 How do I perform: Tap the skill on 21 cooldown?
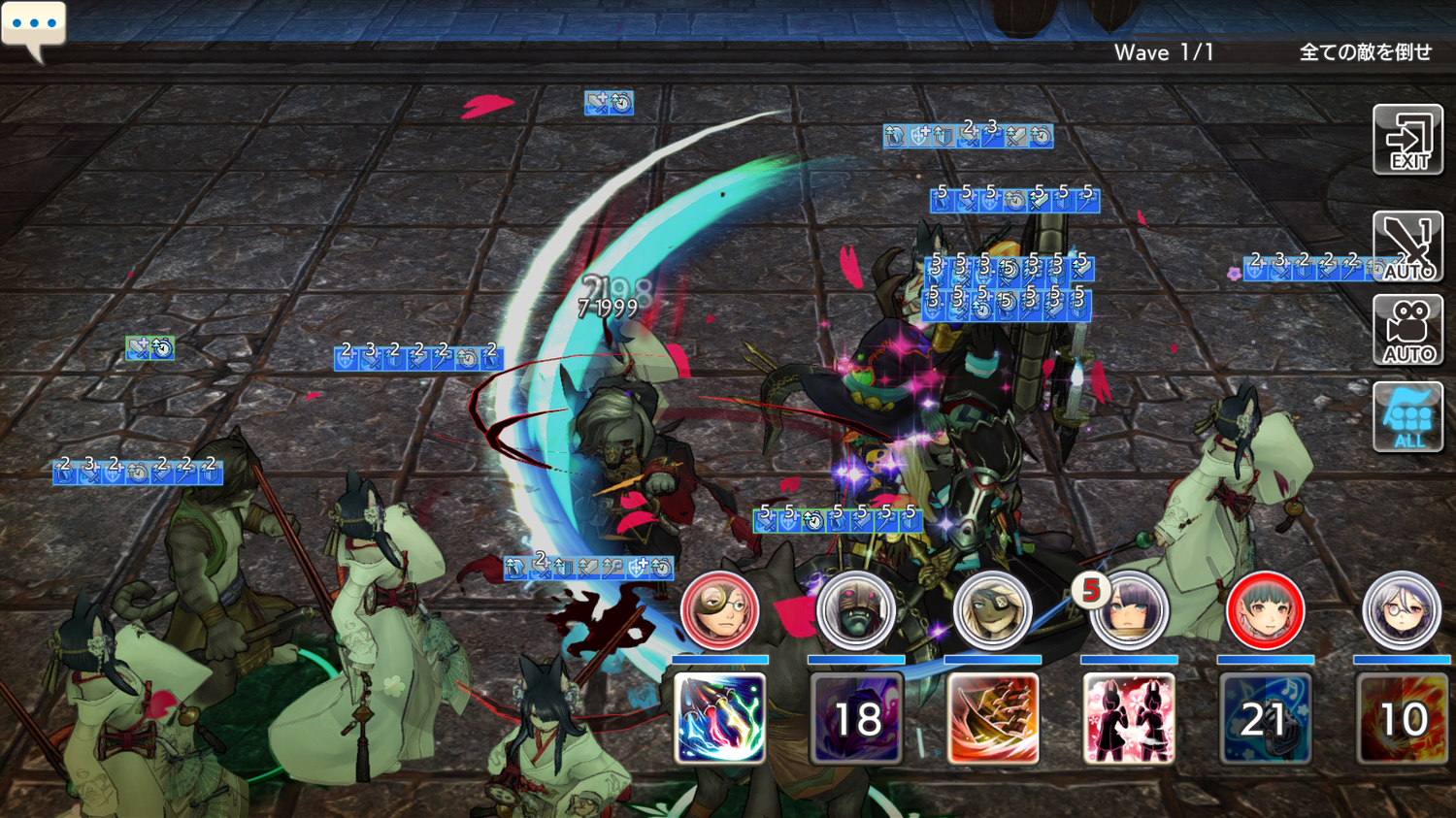(1265, 718)
